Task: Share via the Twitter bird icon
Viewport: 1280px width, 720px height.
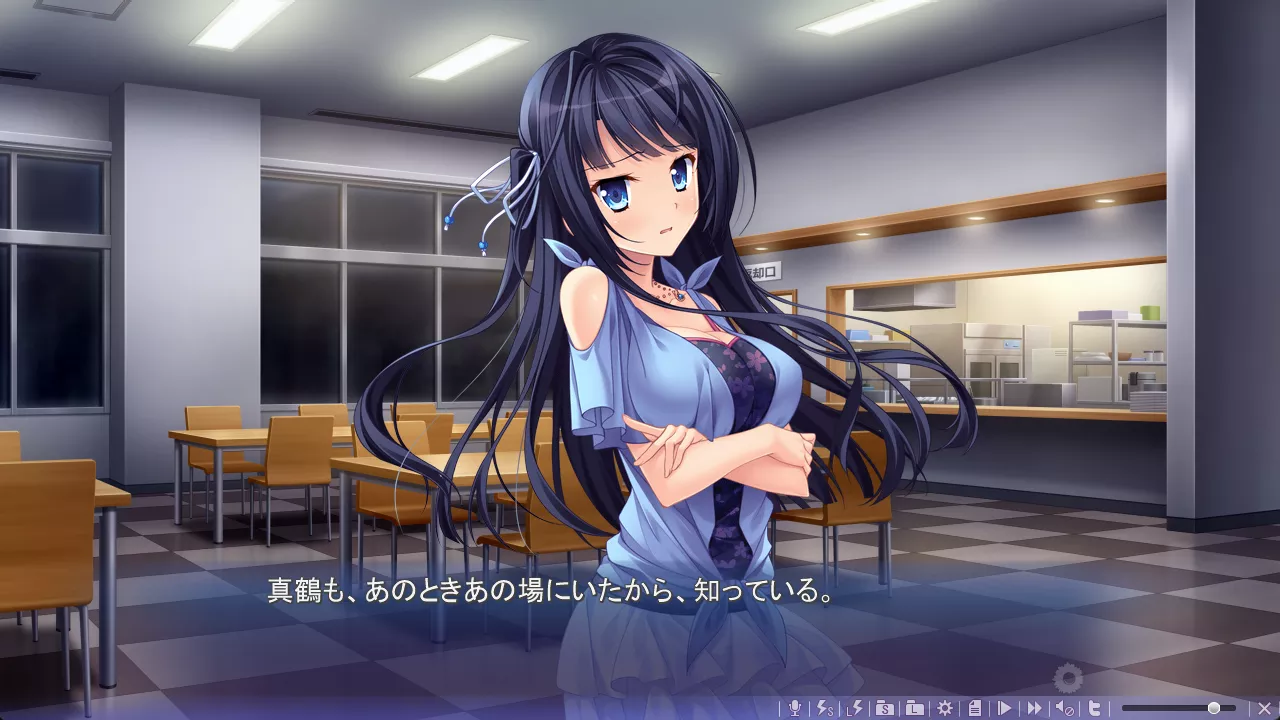Action: click(1095, 708)
